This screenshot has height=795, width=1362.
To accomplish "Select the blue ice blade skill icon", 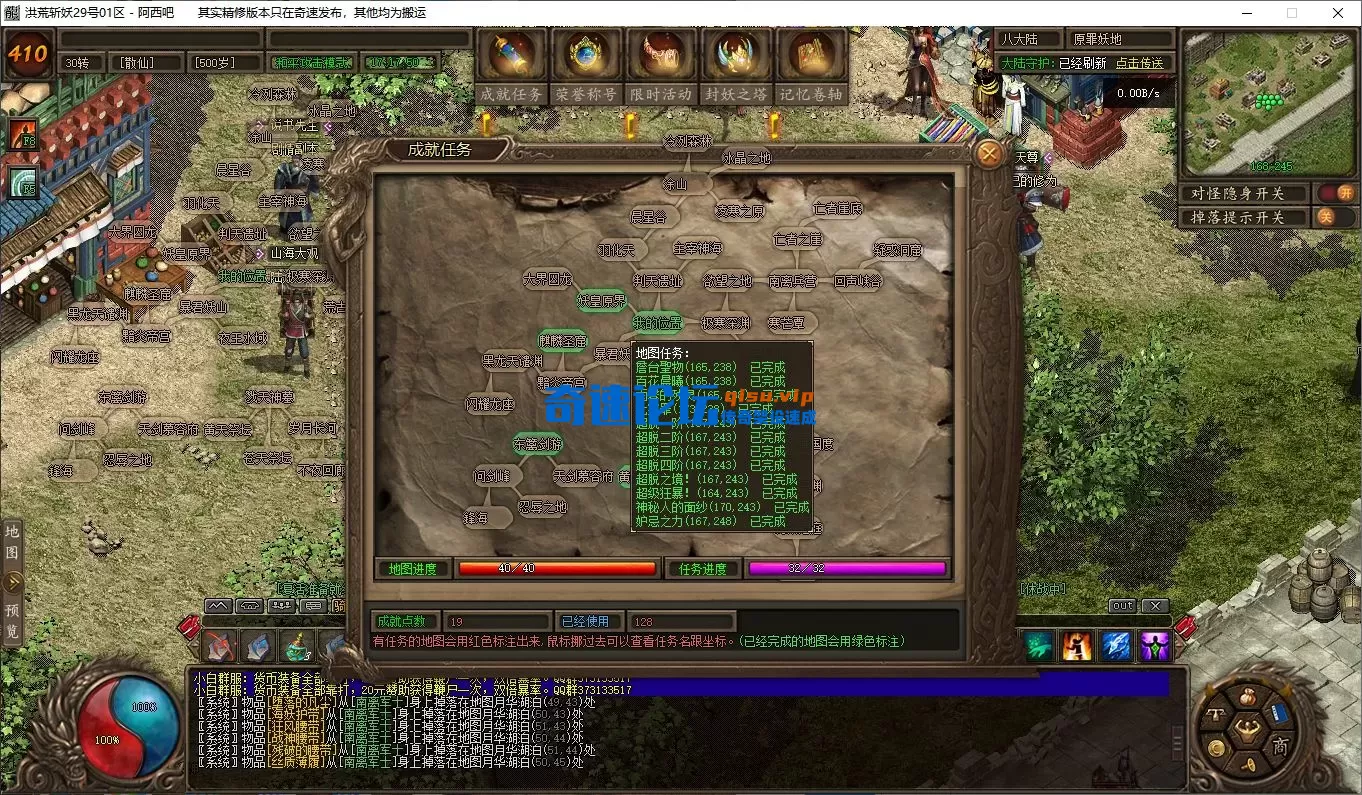I will tap(1116, 646).
